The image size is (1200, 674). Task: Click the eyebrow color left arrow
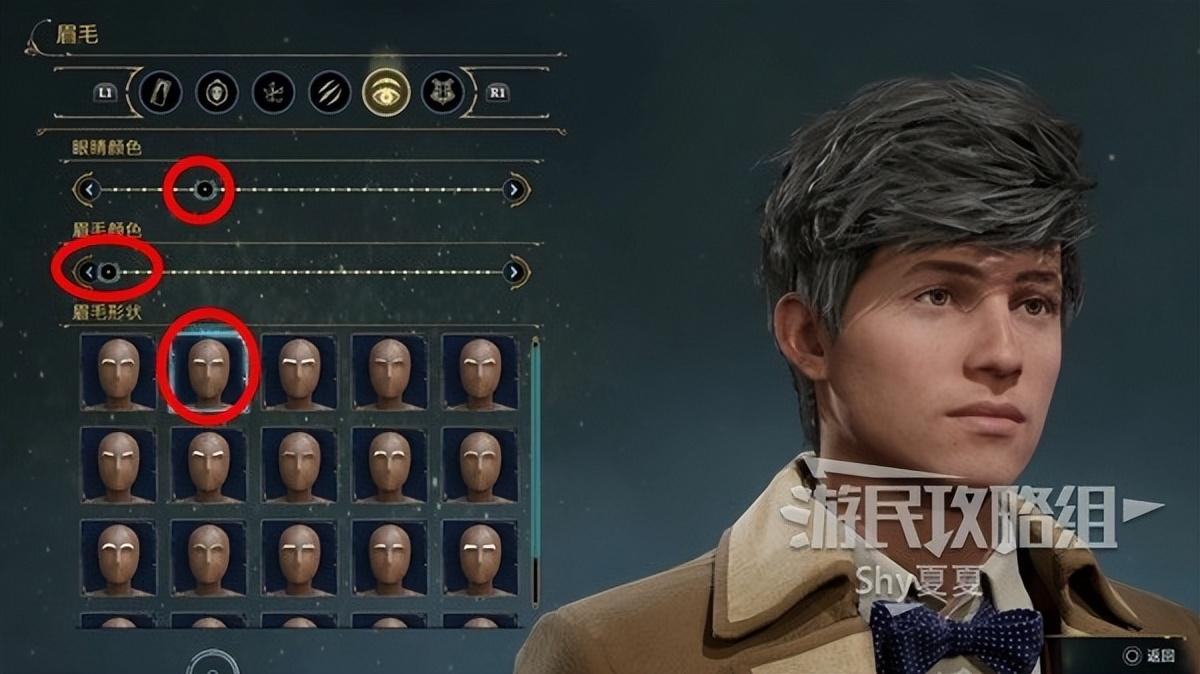click(89, 271)
